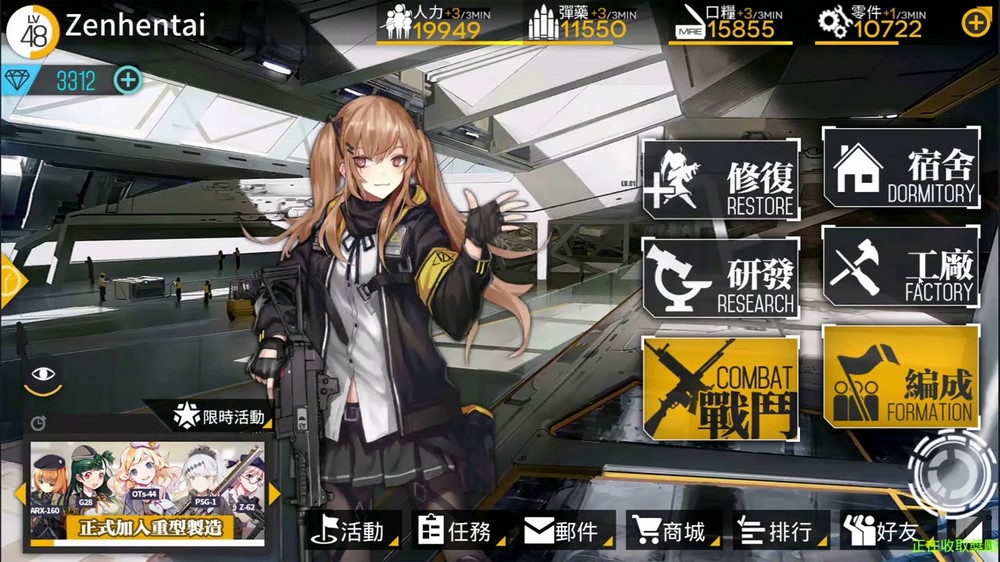The image size is (1000, 562).
Task: Show the next event banner with right arrow
Action: (x=274, y=494)
